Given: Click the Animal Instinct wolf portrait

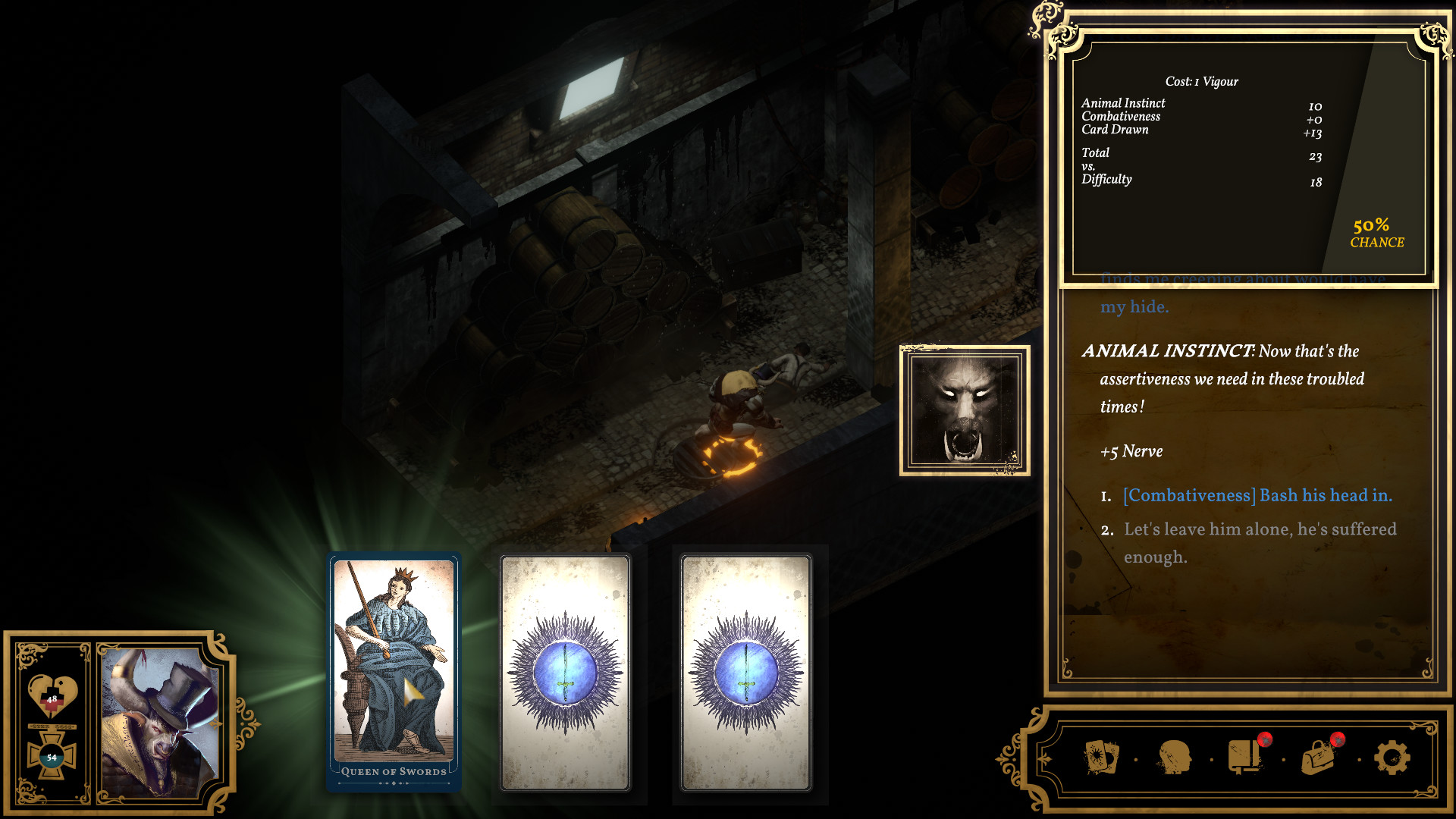Looking at the screenshot, I should coord(965,410).
